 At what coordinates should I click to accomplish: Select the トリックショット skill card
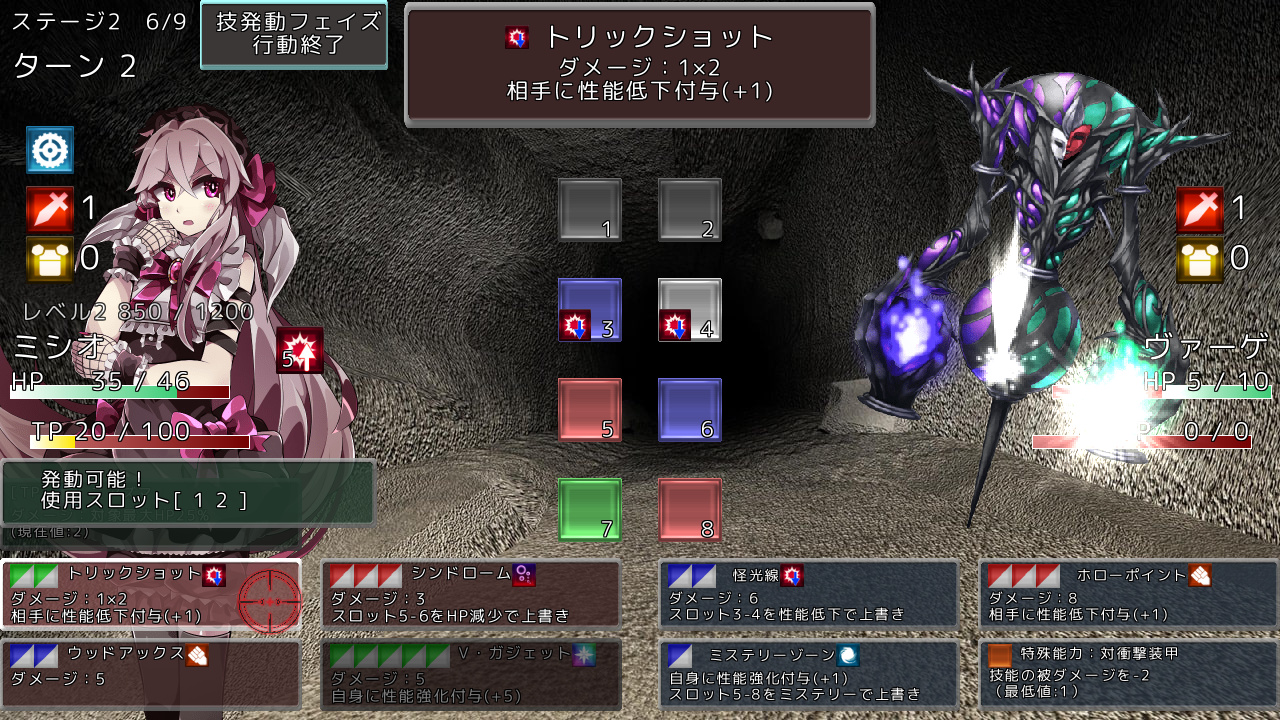click(150, 595)
